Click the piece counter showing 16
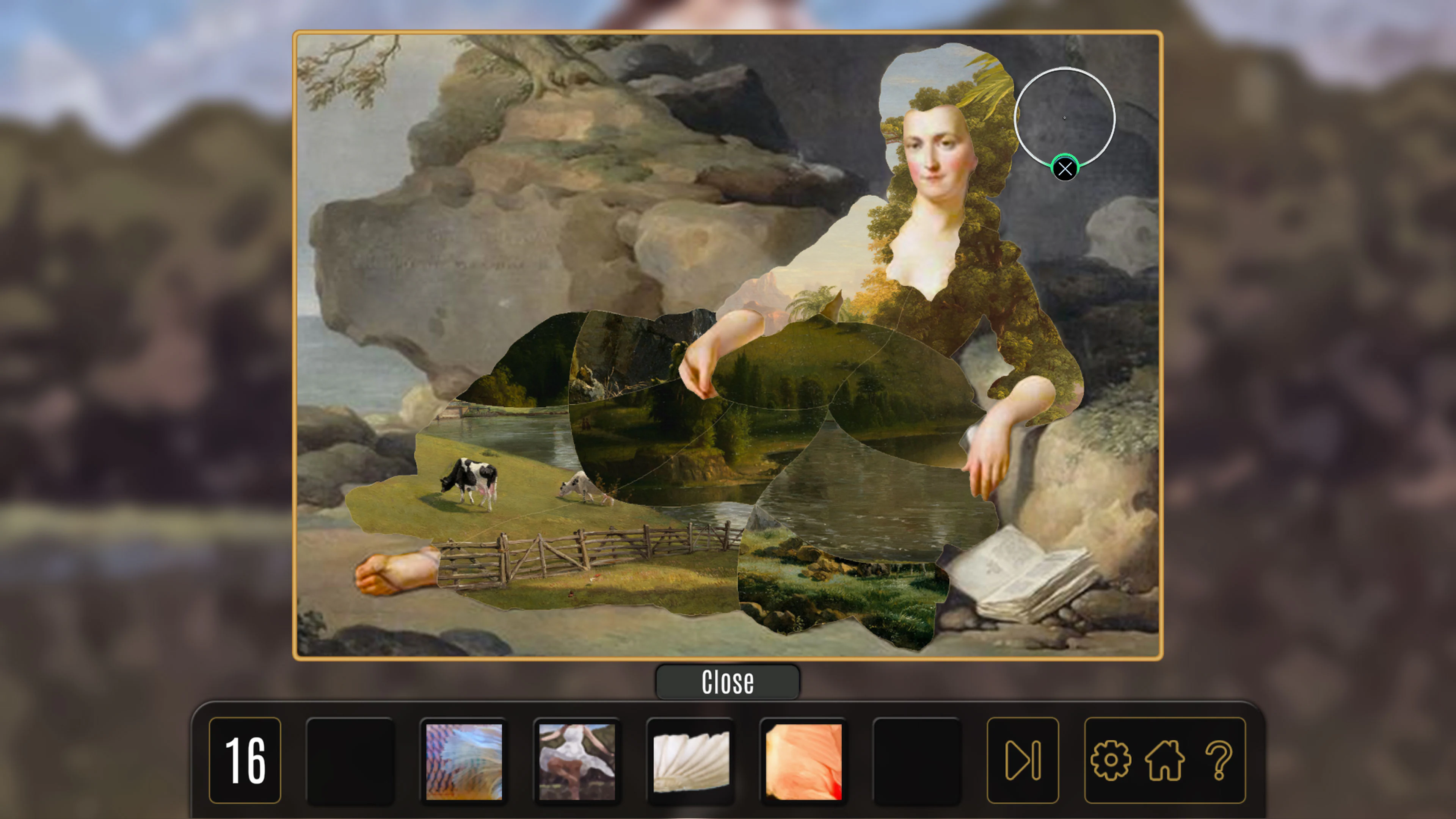 click(x=245, y=760)
